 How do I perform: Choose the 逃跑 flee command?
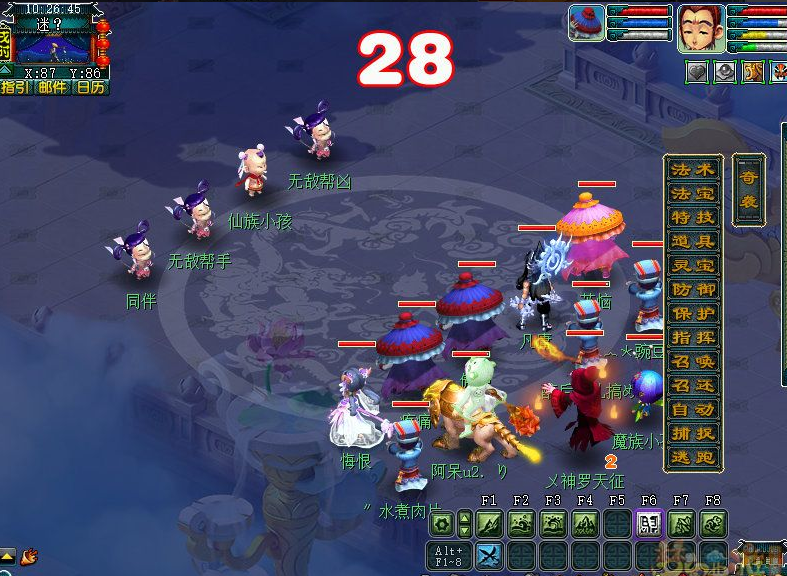693,458
